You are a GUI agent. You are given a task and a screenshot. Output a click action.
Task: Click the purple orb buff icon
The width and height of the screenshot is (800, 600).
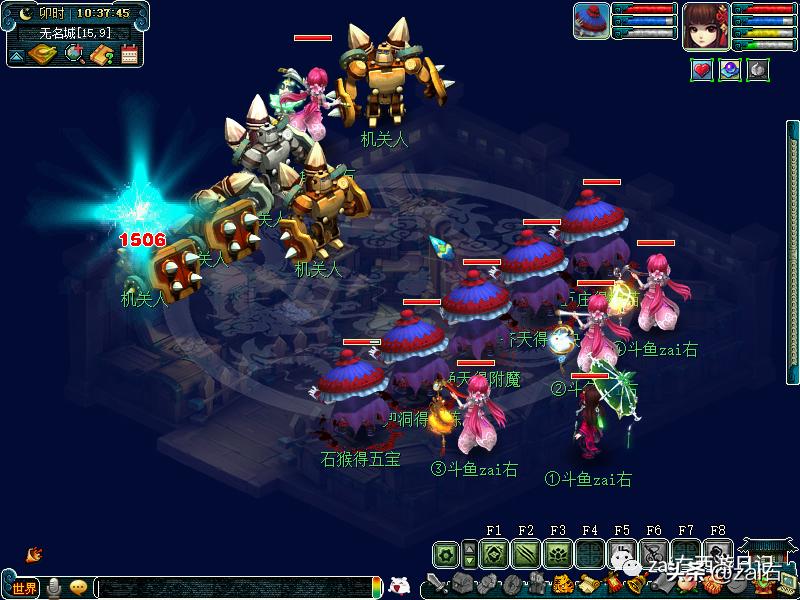click(730, 70)
